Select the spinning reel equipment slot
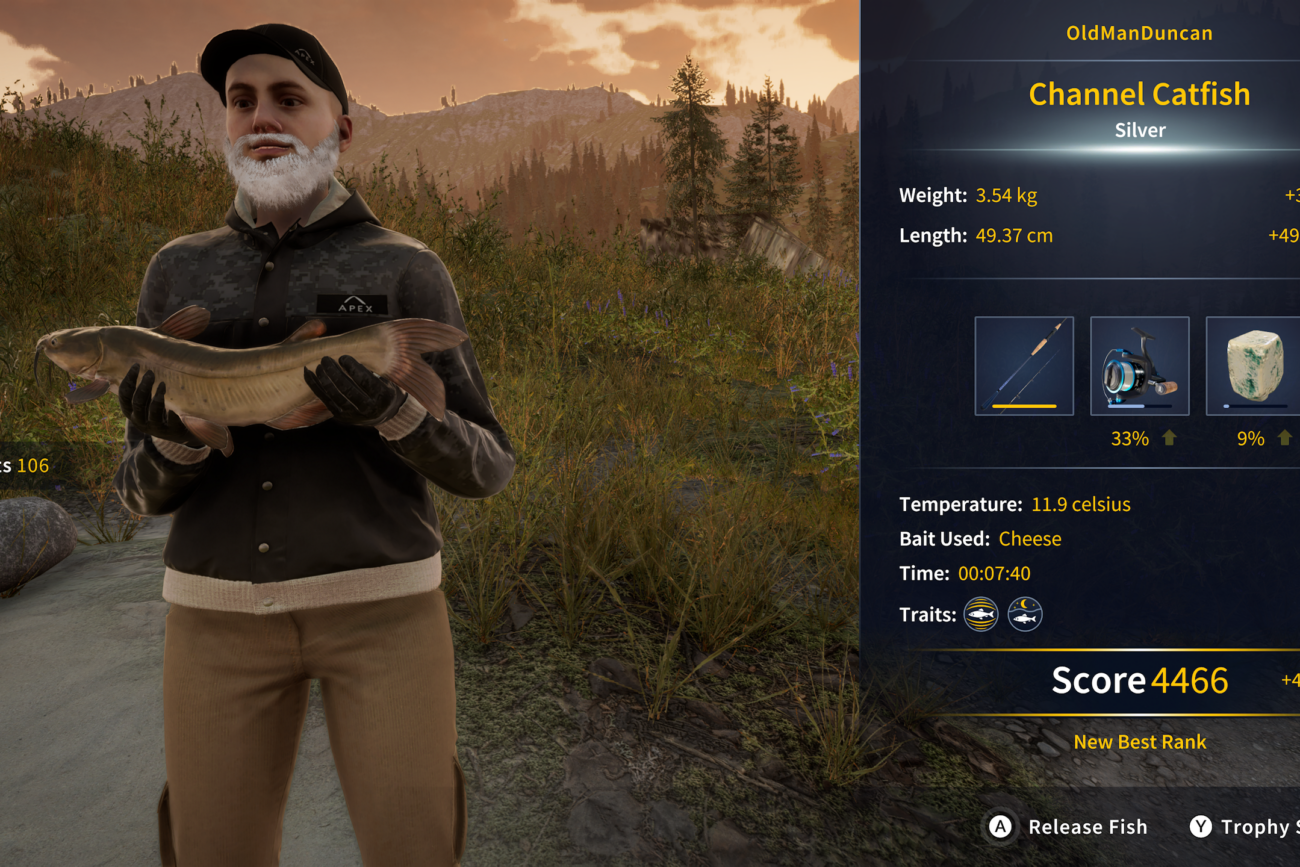 point(1139,366)
